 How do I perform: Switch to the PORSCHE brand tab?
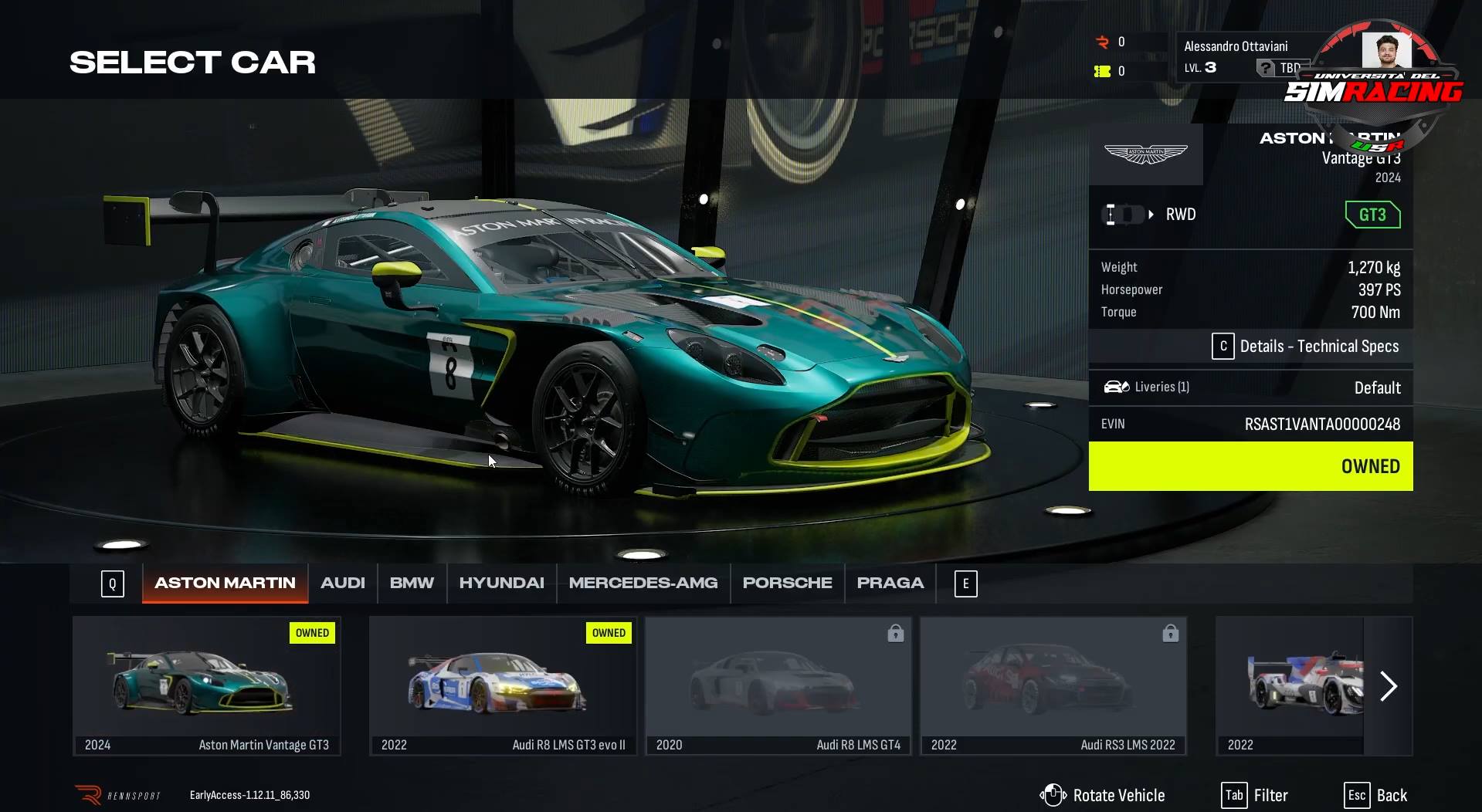pos(787,583)
